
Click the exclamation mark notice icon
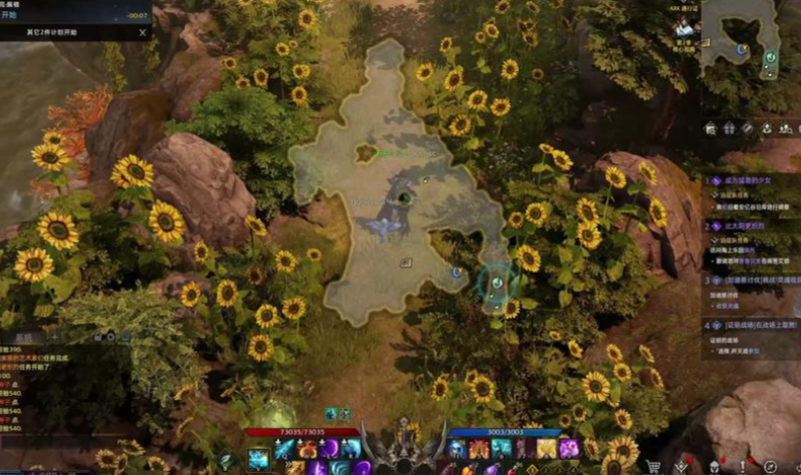(x=741, y=466)
